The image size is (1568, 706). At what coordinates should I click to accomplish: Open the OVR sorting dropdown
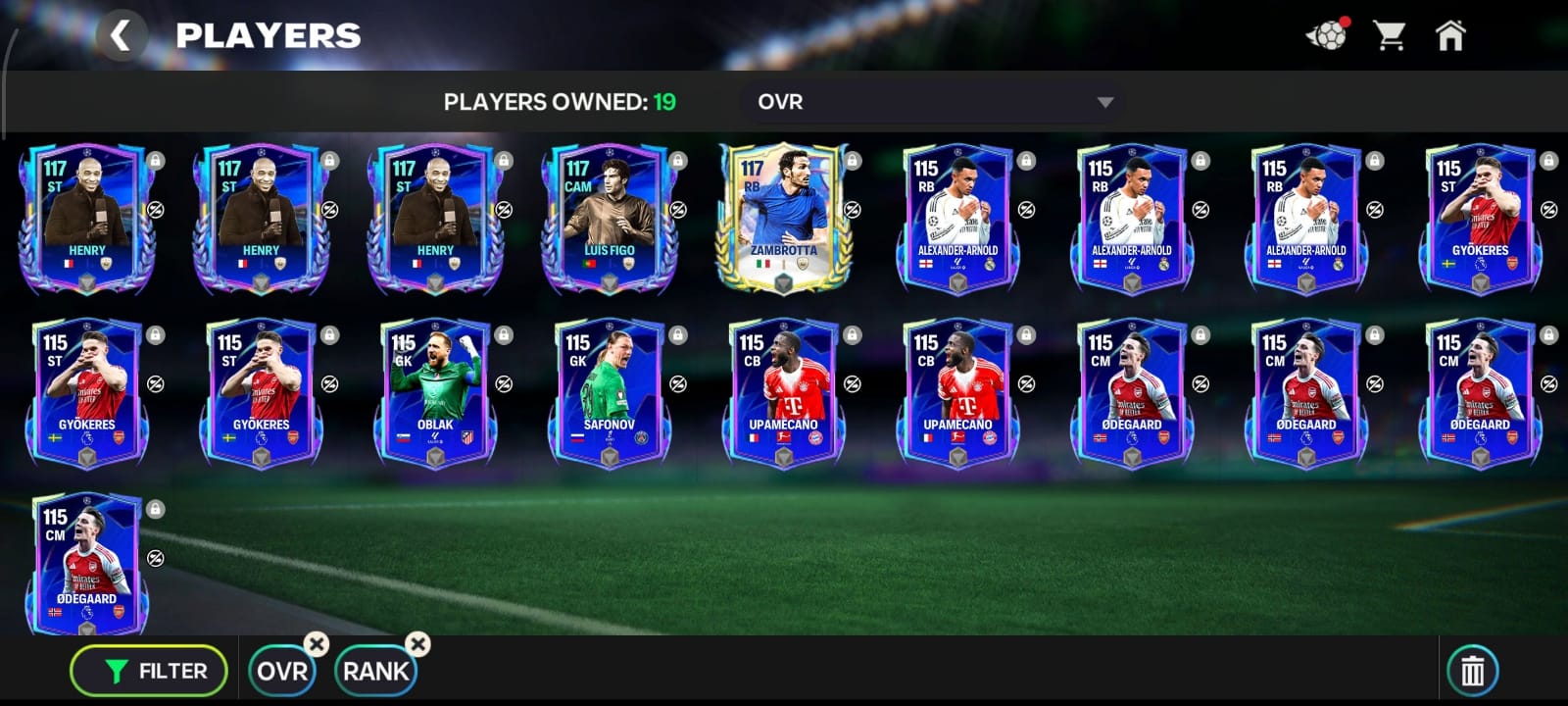[931, 101]
